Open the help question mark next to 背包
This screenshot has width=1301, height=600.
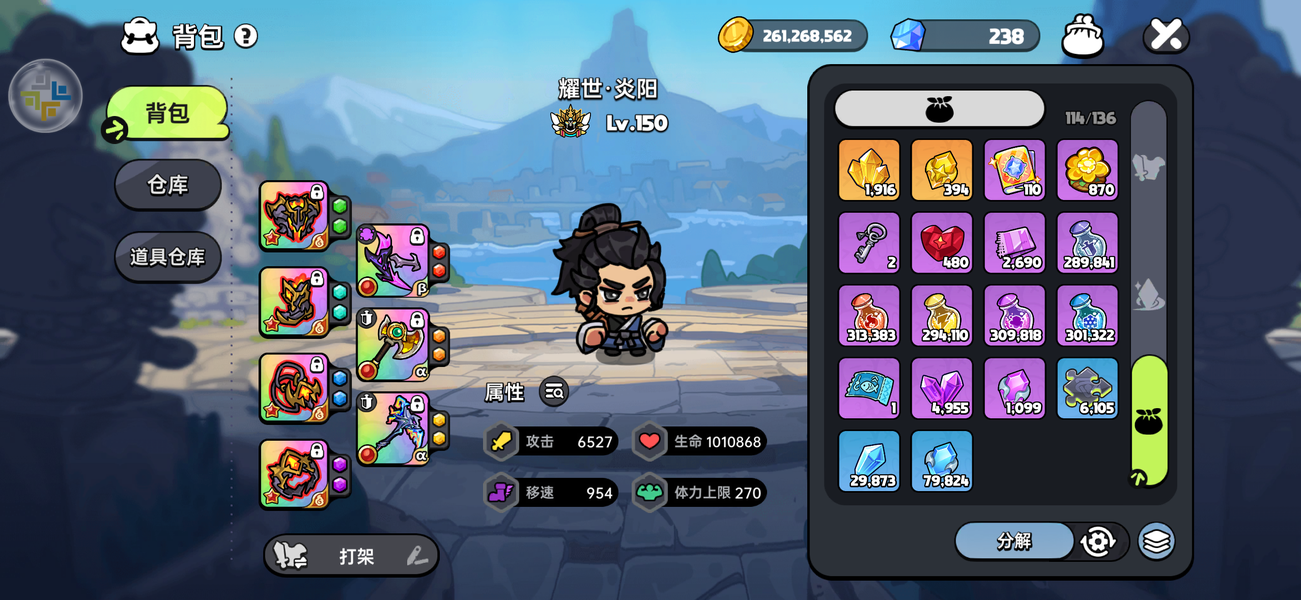[246, 36]
